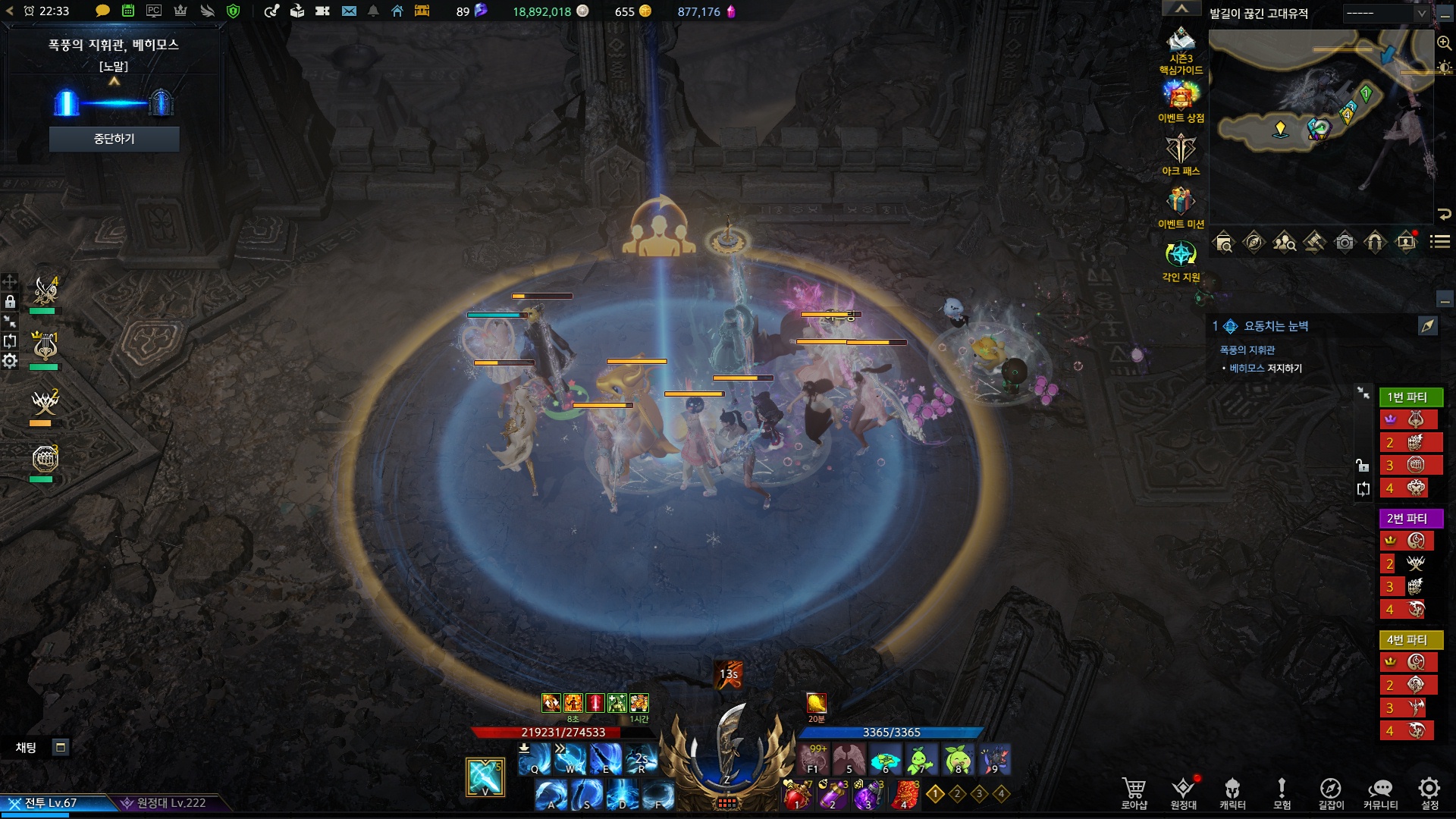This screenshot has width=1456, height=819.
Task: Select the 2번 파티 header
Action: (x=1407, y=519)
